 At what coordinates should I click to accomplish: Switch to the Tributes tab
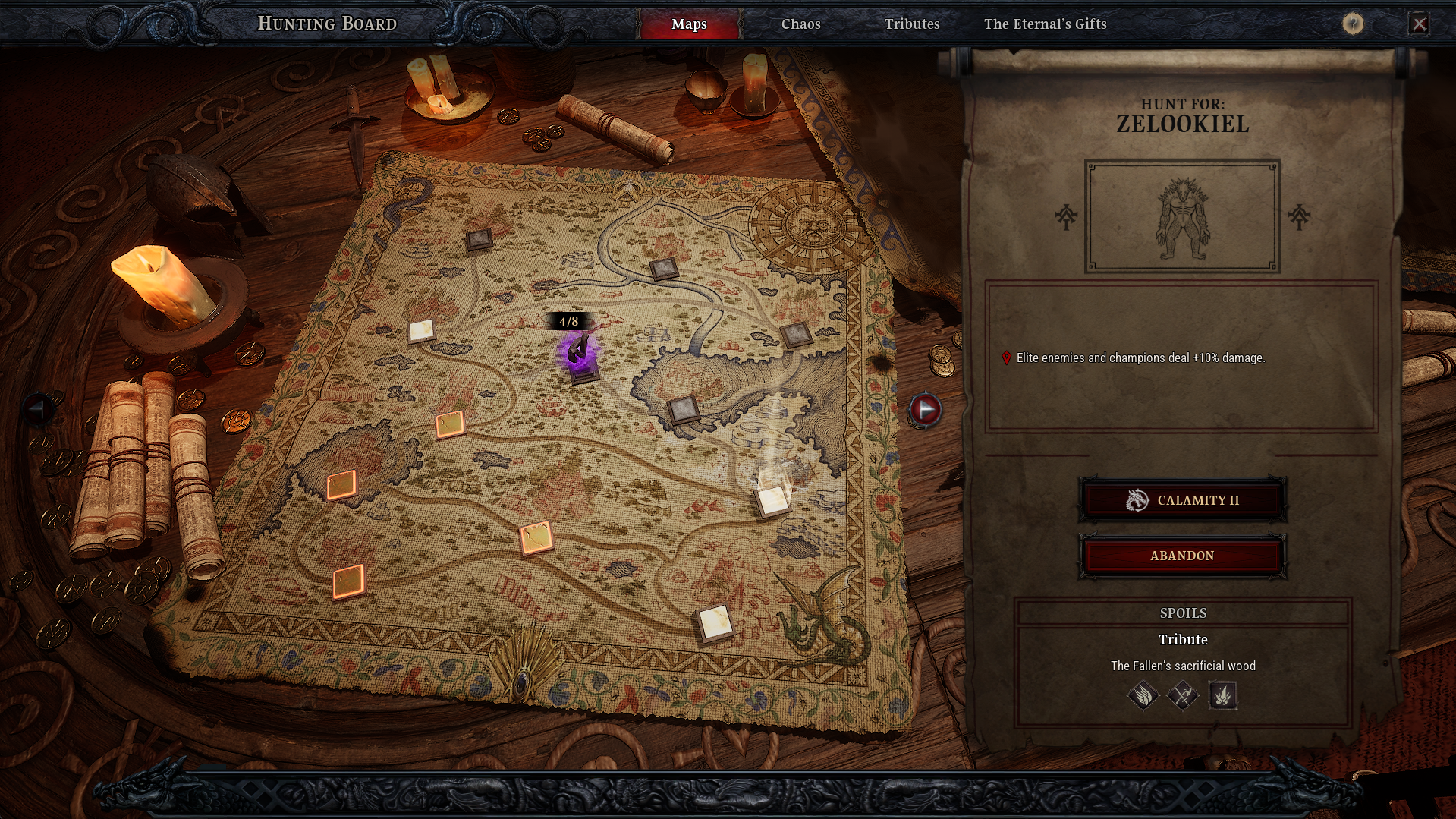(x=912, y=24)
